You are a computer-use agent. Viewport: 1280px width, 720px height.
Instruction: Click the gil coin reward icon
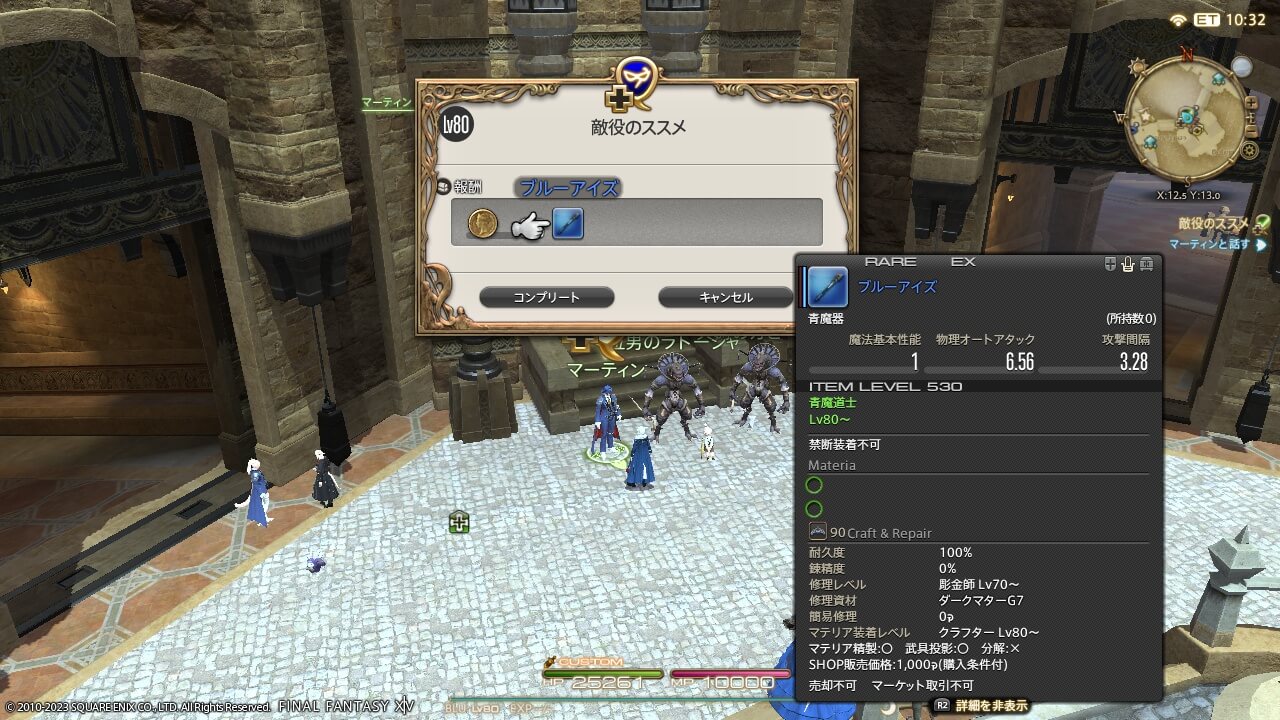[x=483, y=223]
